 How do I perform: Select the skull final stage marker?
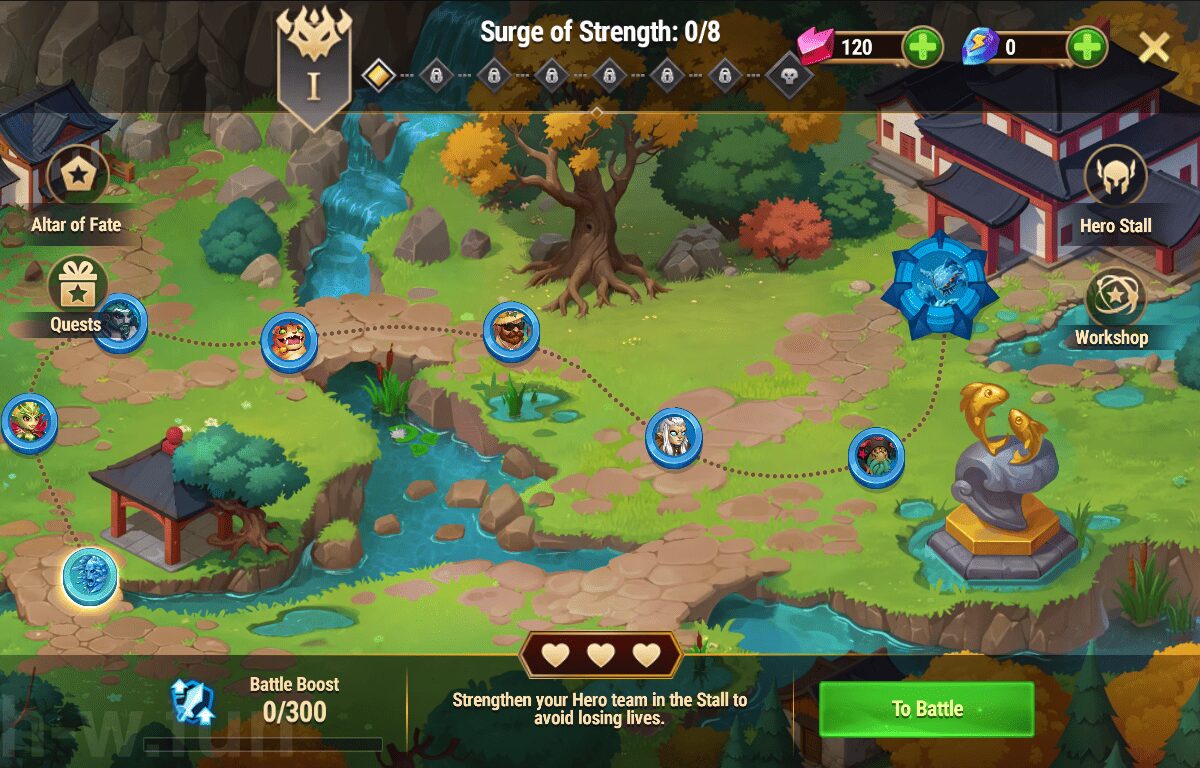[789, 75]
